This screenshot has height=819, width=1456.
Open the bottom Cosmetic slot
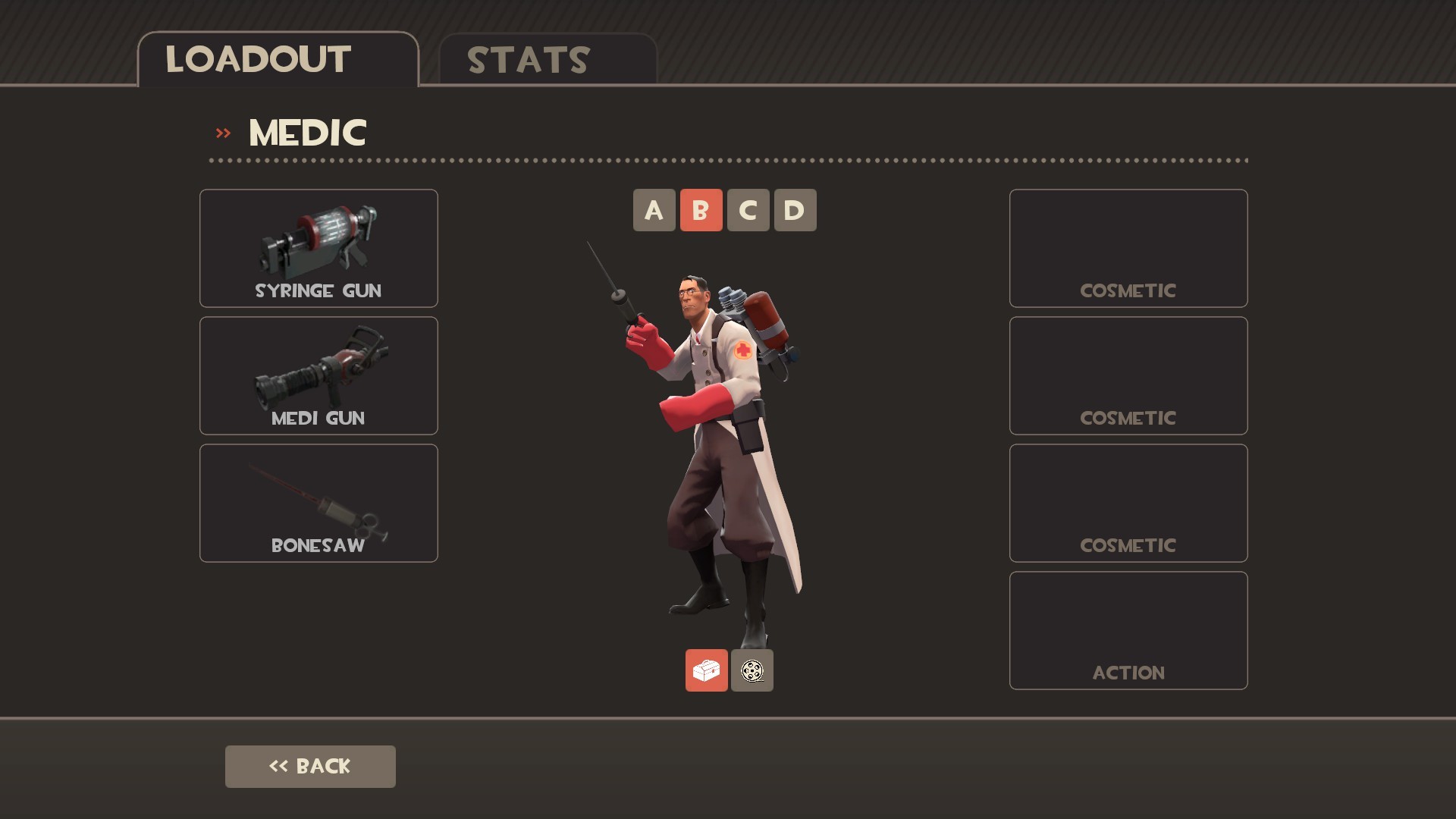coord(1128,502)
